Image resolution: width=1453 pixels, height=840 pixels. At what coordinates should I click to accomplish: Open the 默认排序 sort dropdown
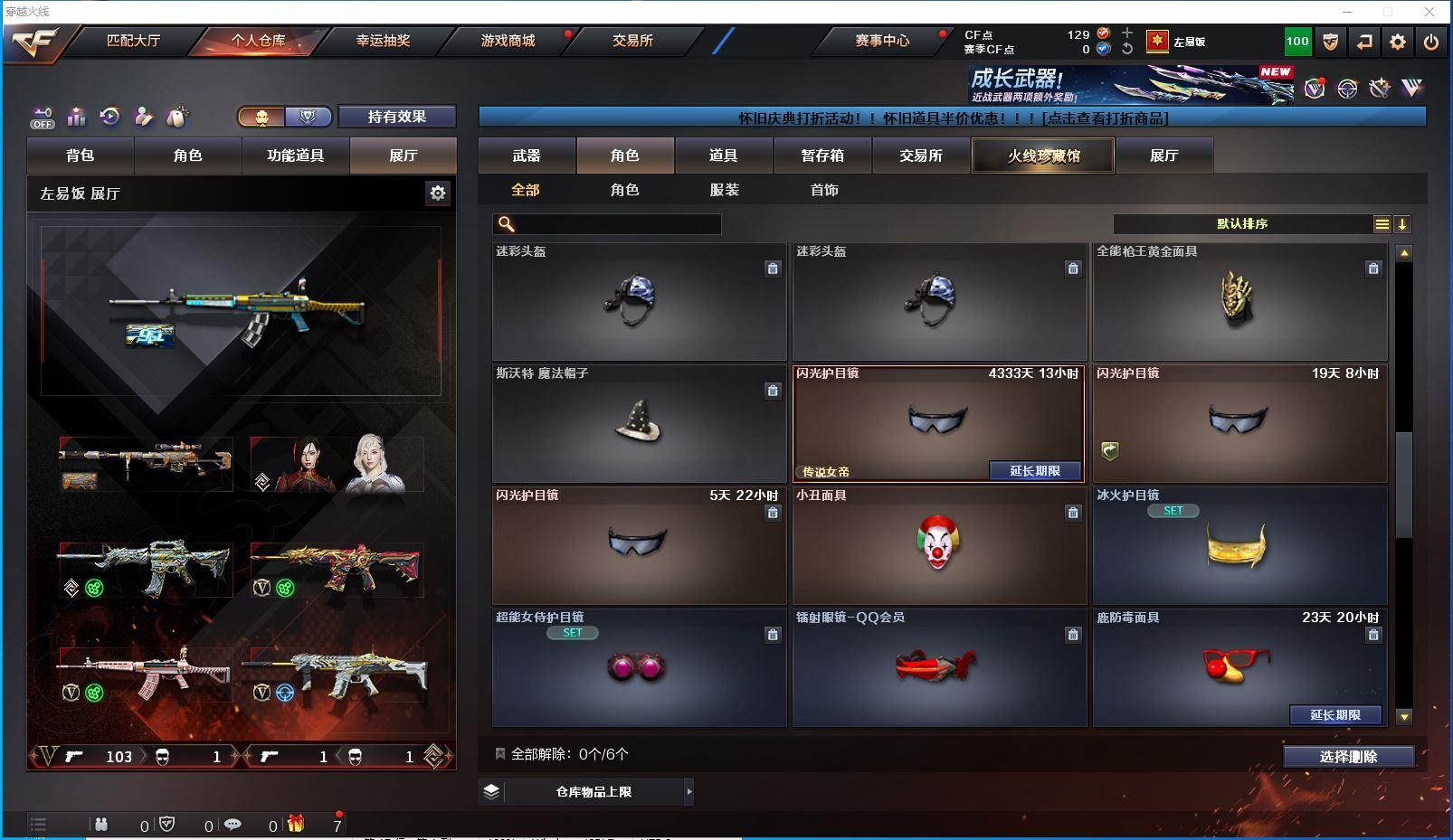[1243, 224]
